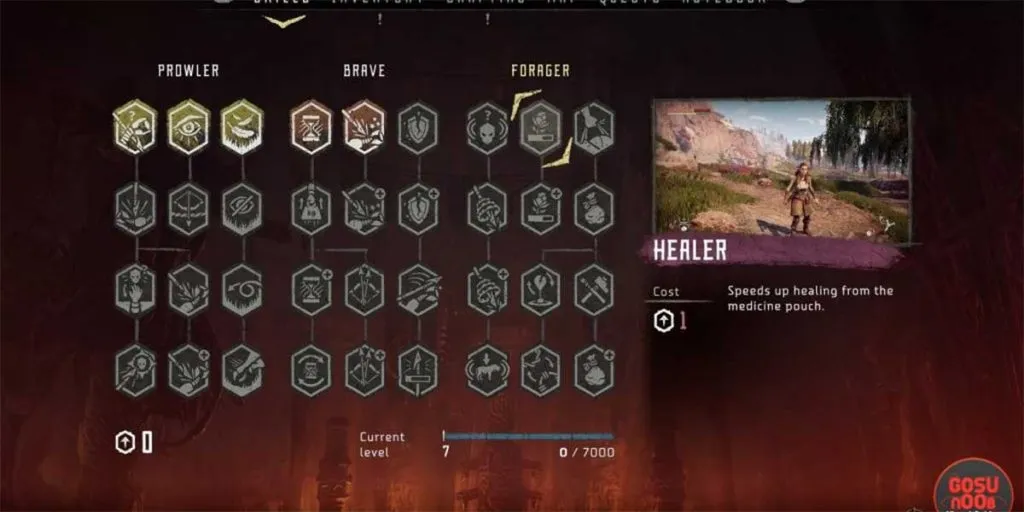The width and height of the screenshot is (1024, 512).
Task: Select the bottom loot bag skill with plus
Action: [594, 370]
